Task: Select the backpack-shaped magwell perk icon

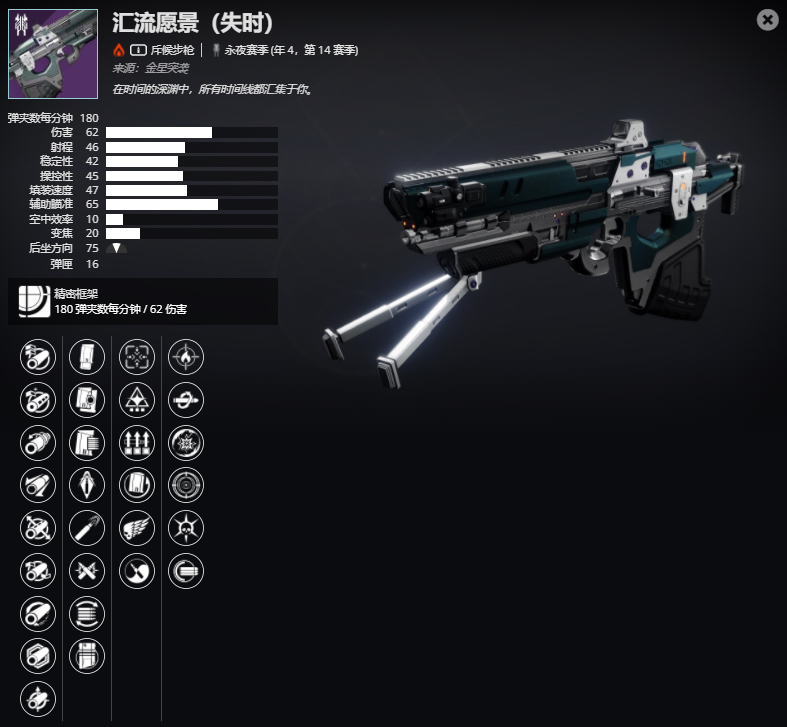Action: click(x=87, y=655)
